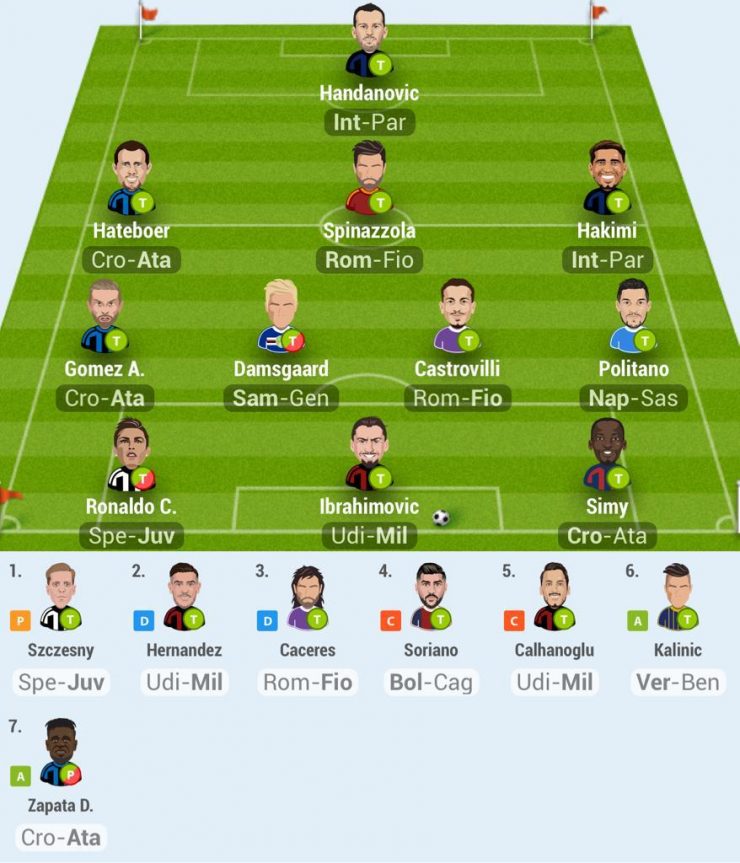Choose bench goalkeeper Szczesny

click(61, 597)
